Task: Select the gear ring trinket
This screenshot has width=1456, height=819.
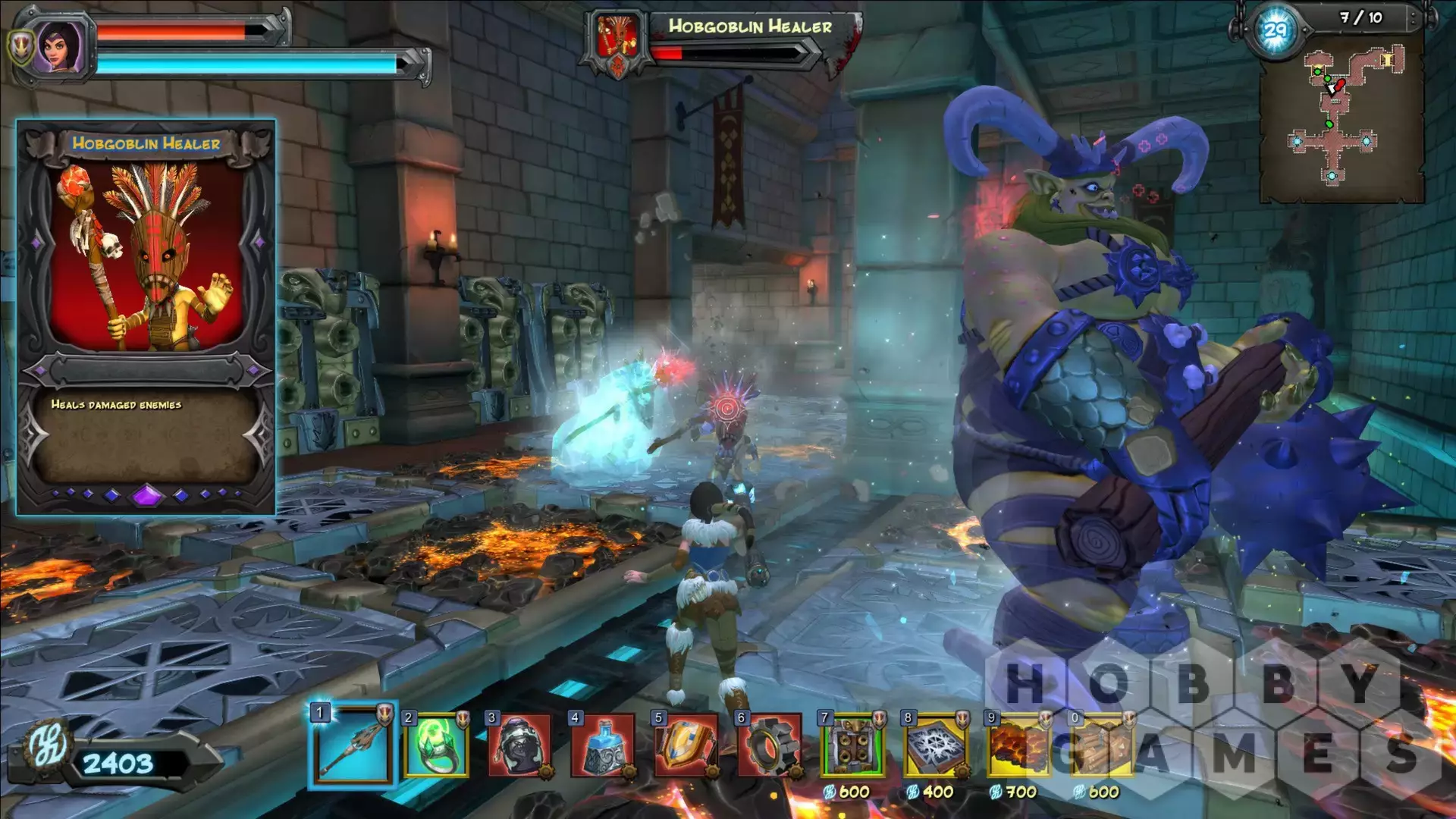Action: point(770,746)
